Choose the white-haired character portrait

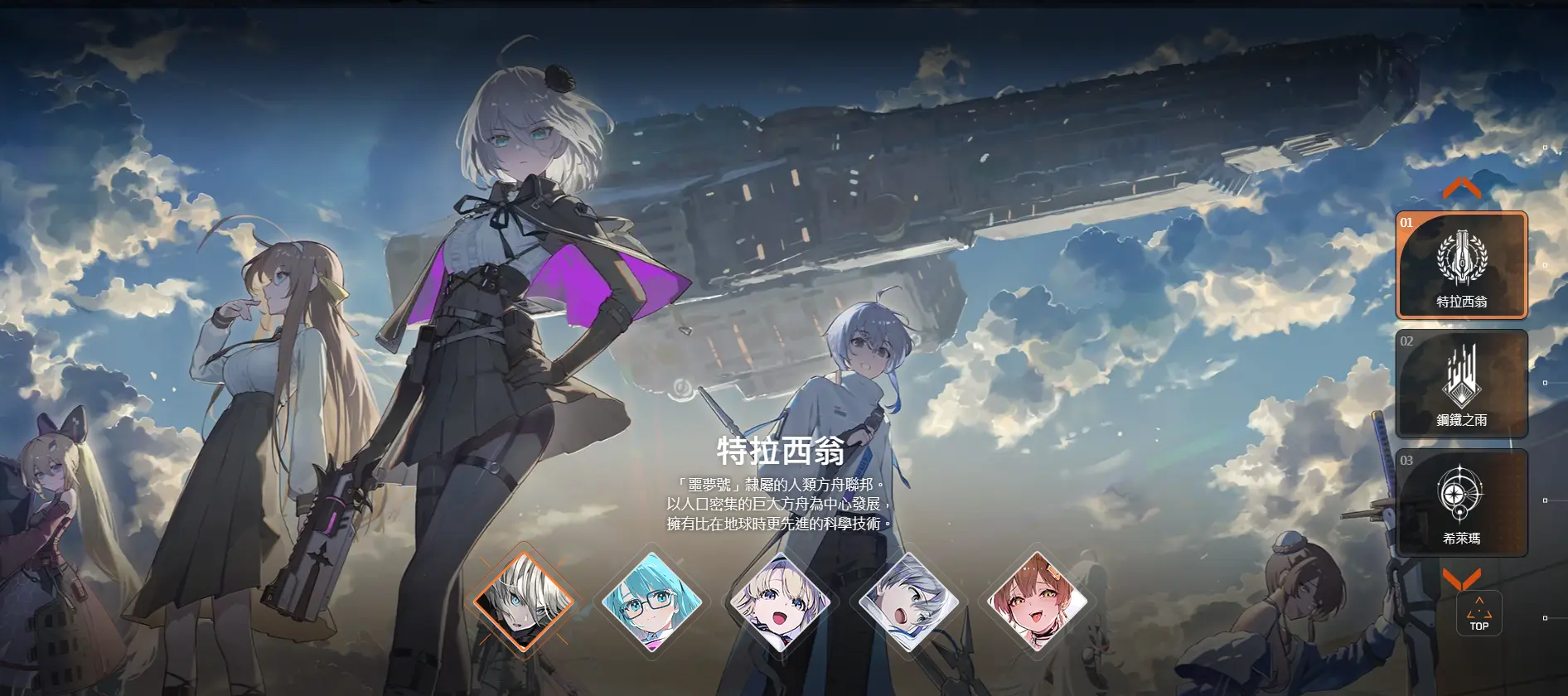(x=524, y=600)
